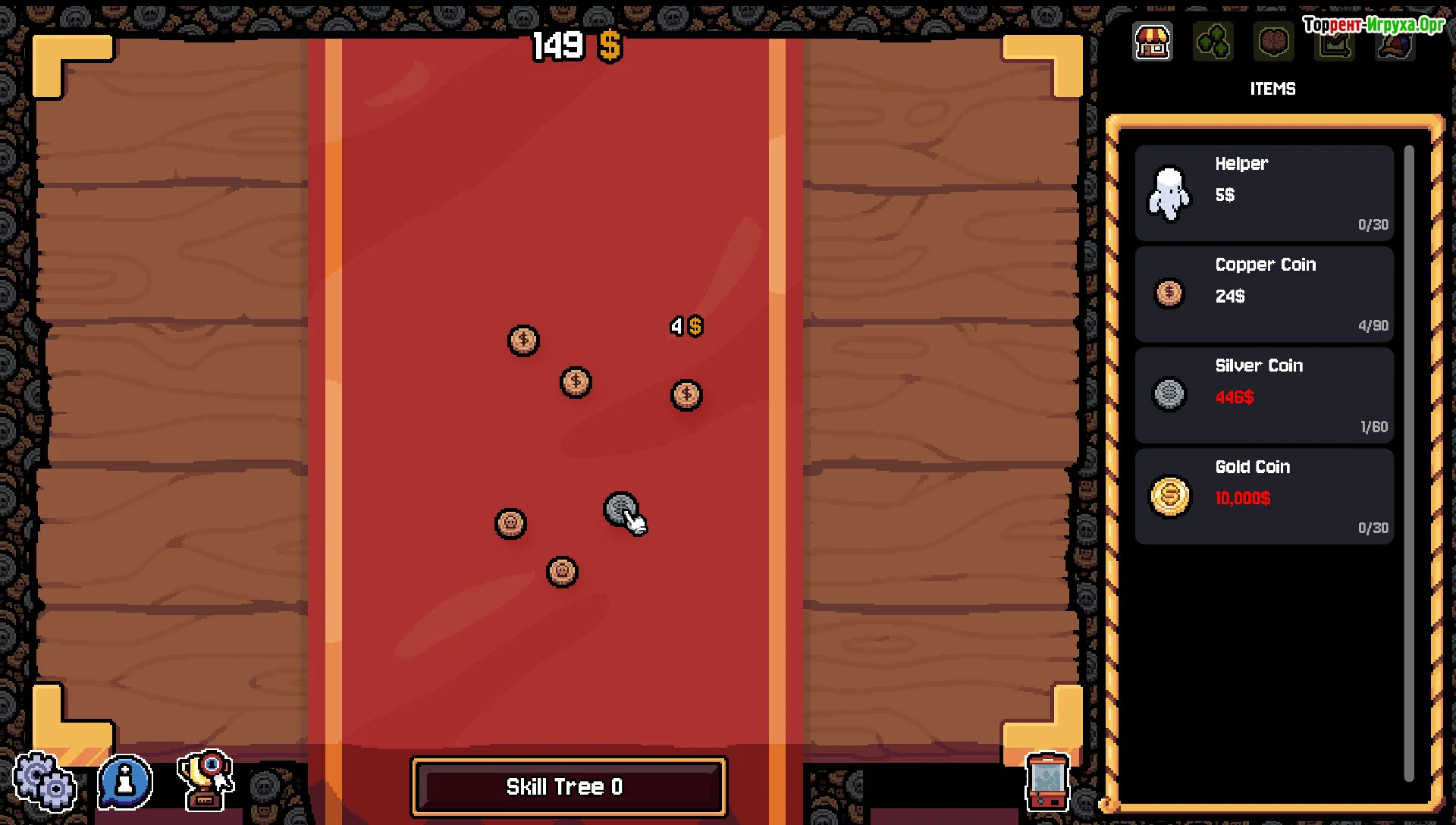Buy the Helper item
1456x825 pixels.
click(1264, 193)
